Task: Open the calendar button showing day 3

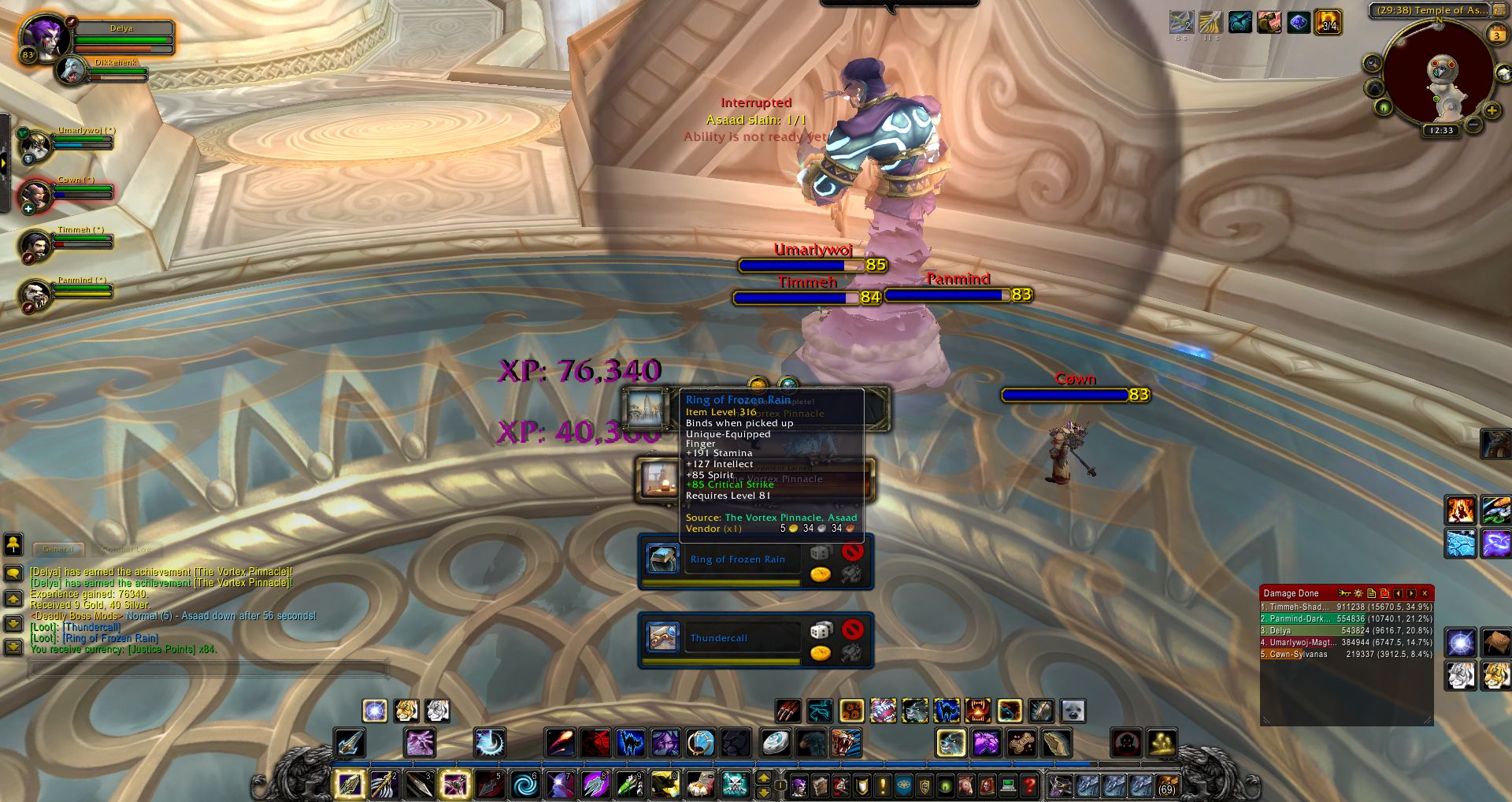Action: pyautogui.click(x=1496, y=35)
